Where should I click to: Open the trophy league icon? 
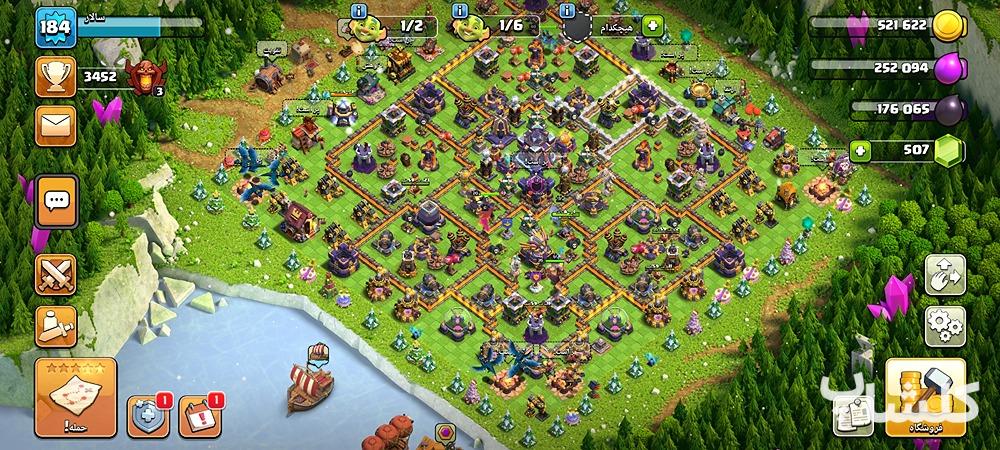56,76
